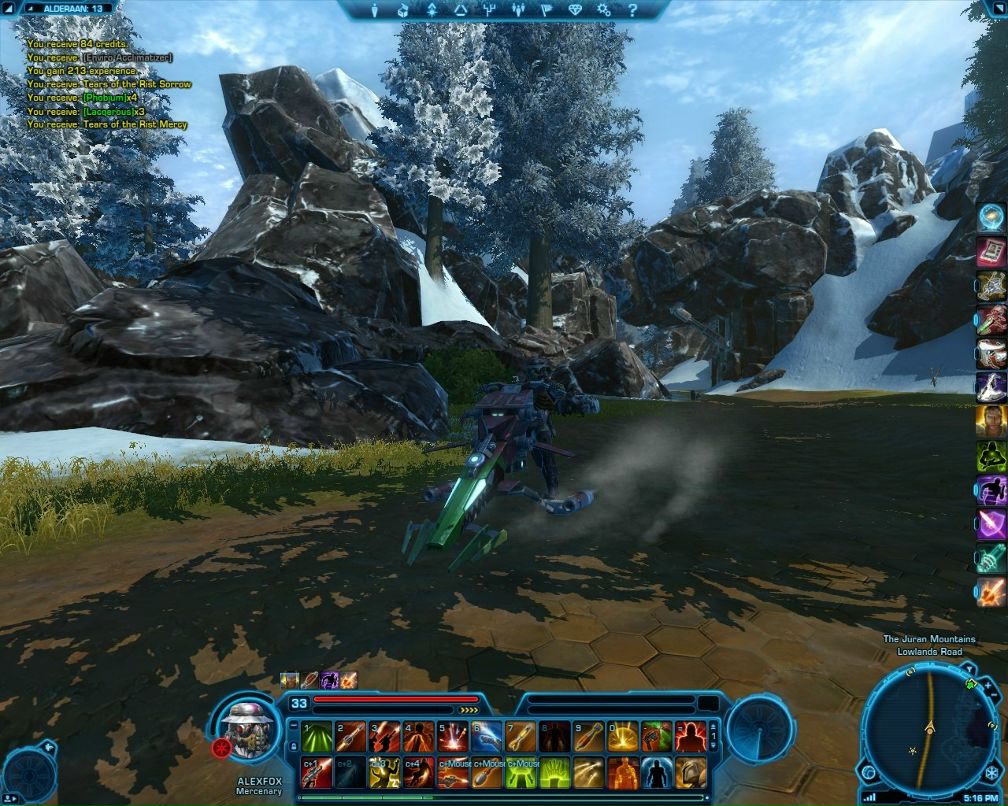Open the preferences gear icon

click(604, 10)
